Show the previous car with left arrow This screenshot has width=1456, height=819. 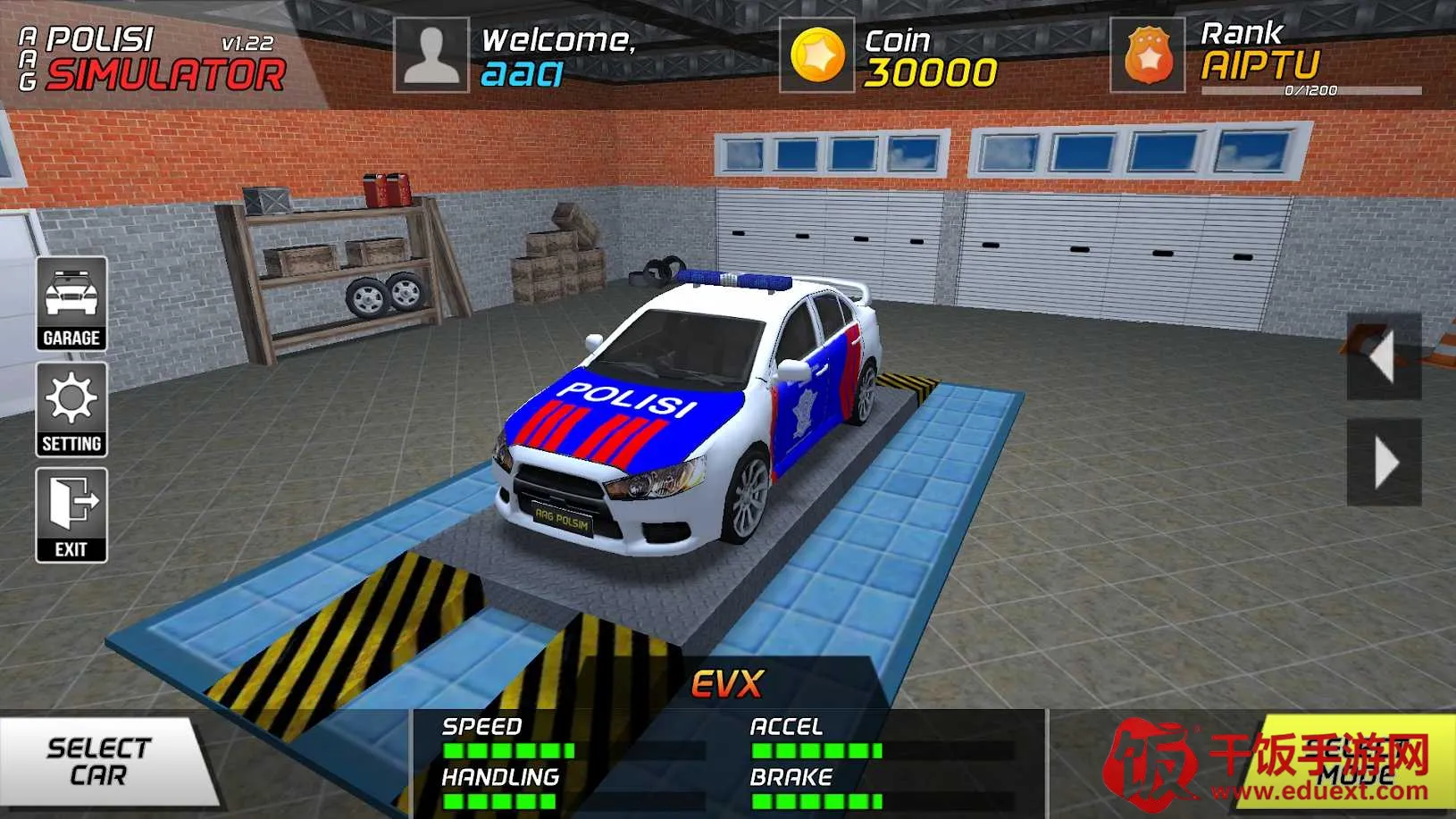pyautogui.click(x=1383, y=356)
